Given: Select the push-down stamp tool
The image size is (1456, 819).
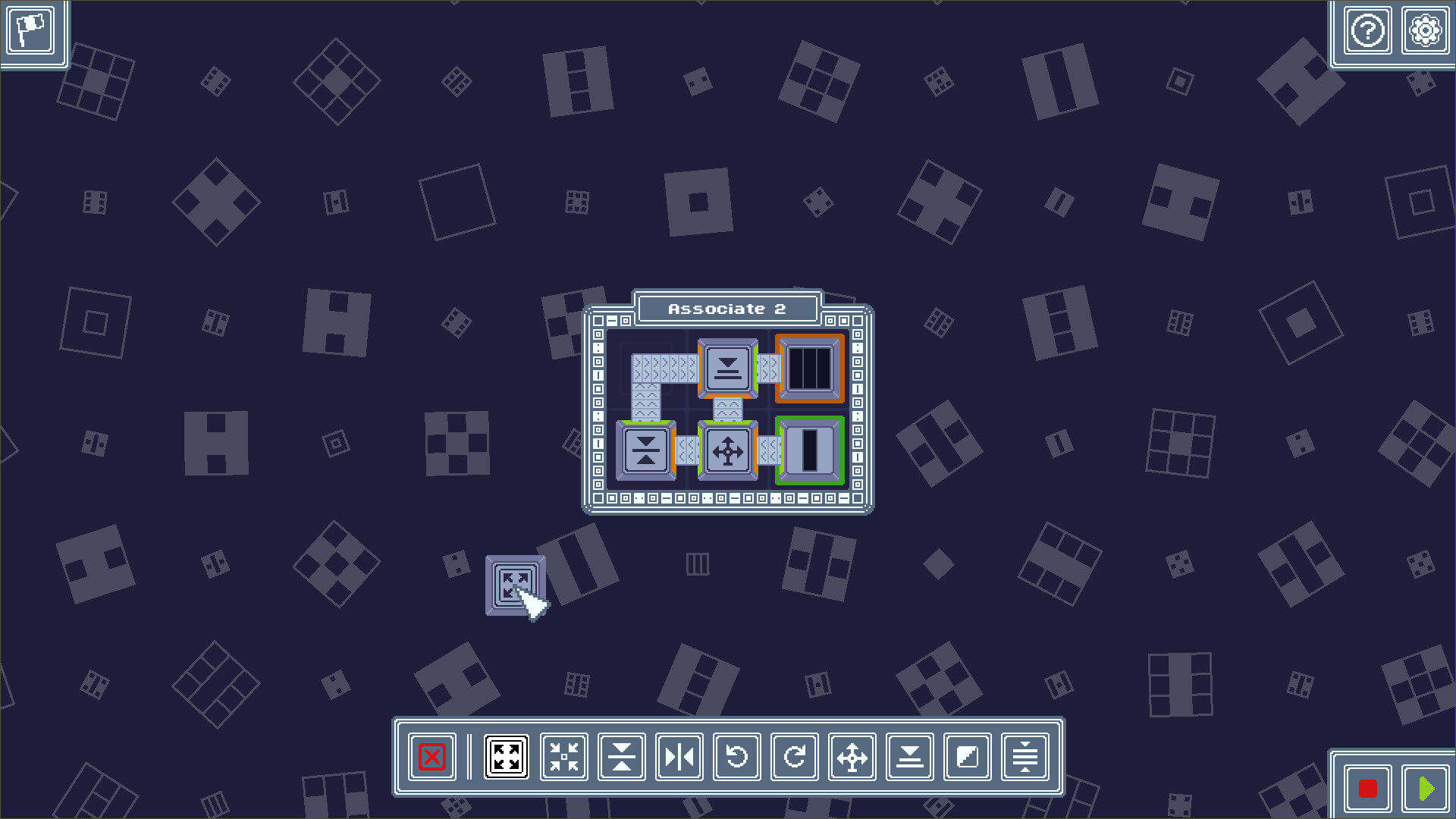Looking at the screenshot, I should click(x=910, y=756).
